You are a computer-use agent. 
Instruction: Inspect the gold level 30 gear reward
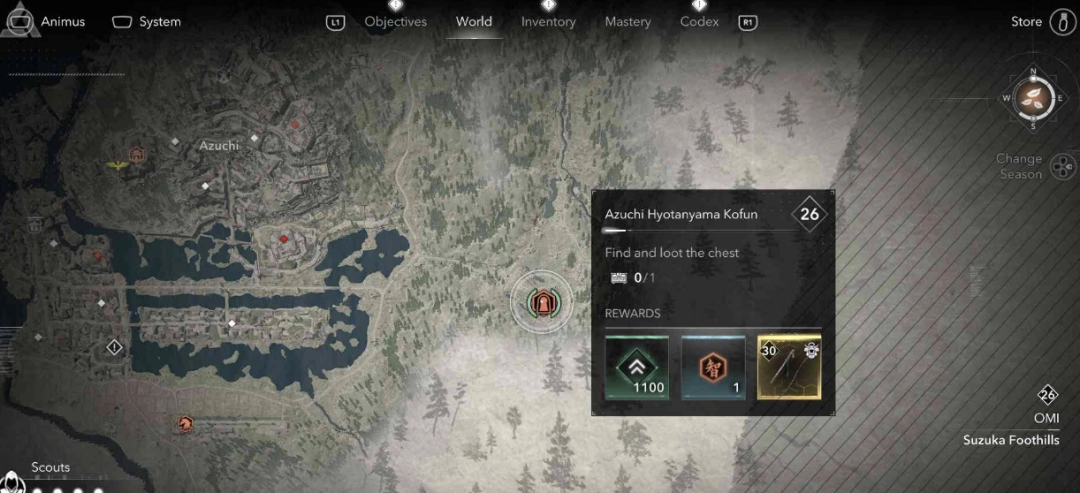[789, 367]
